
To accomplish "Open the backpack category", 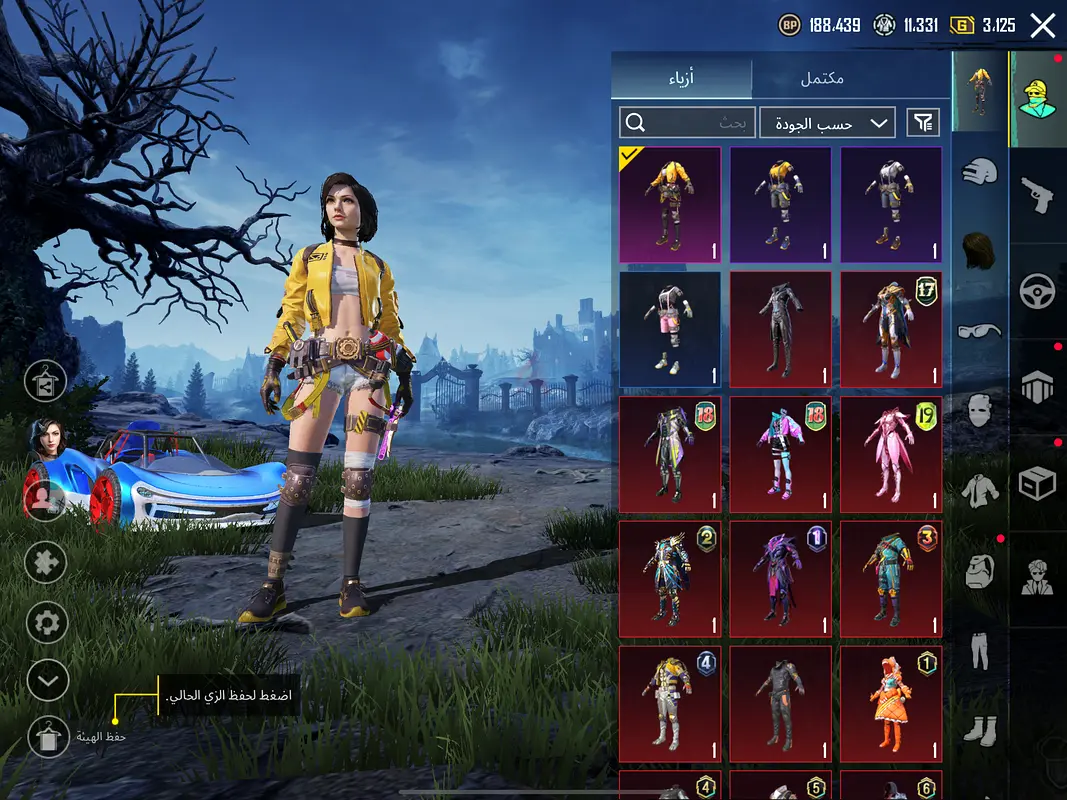I will pyautogui.click(x=980, y=572).
